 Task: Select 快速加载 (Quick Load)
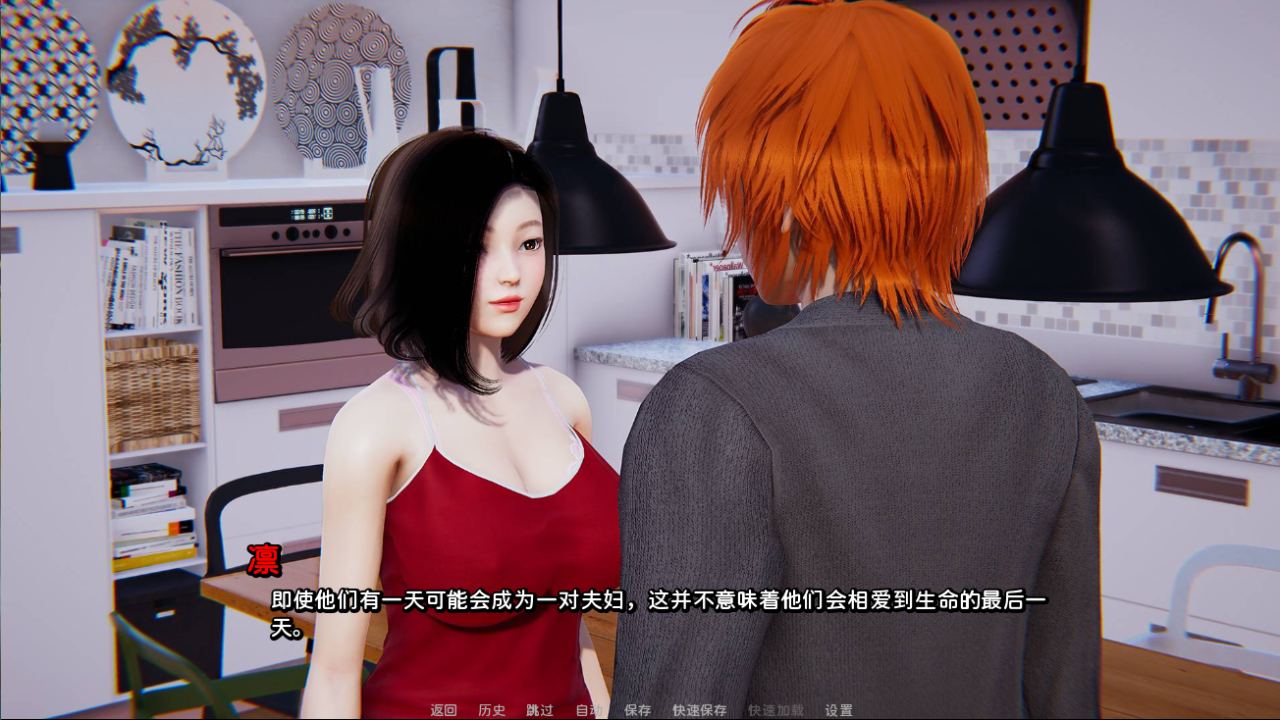click(x=775, y=710)
